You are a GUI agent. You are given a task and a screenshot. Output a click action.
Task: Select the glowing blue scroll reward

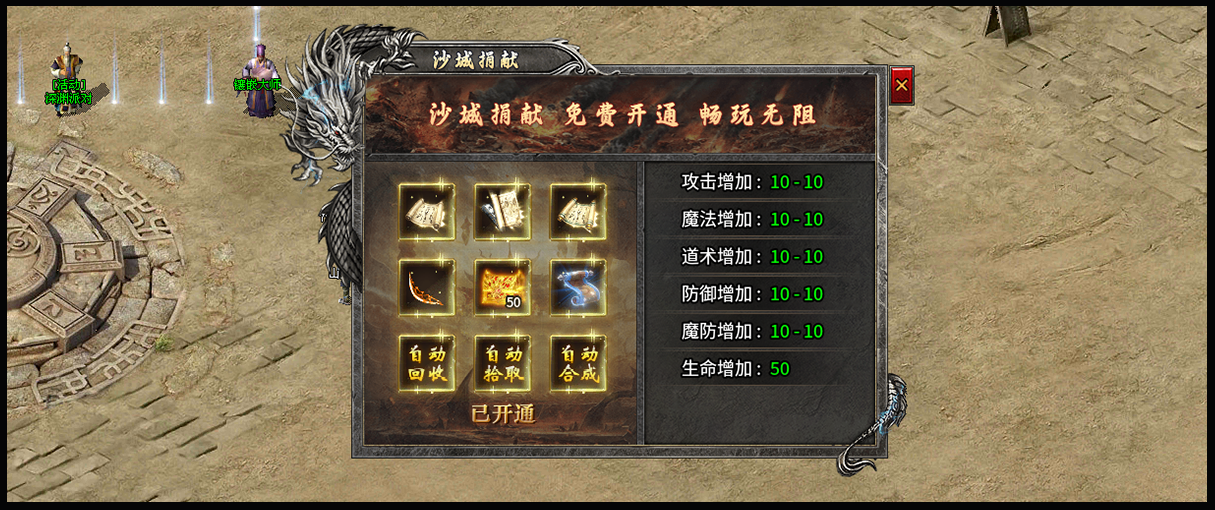tap(578, 288)
